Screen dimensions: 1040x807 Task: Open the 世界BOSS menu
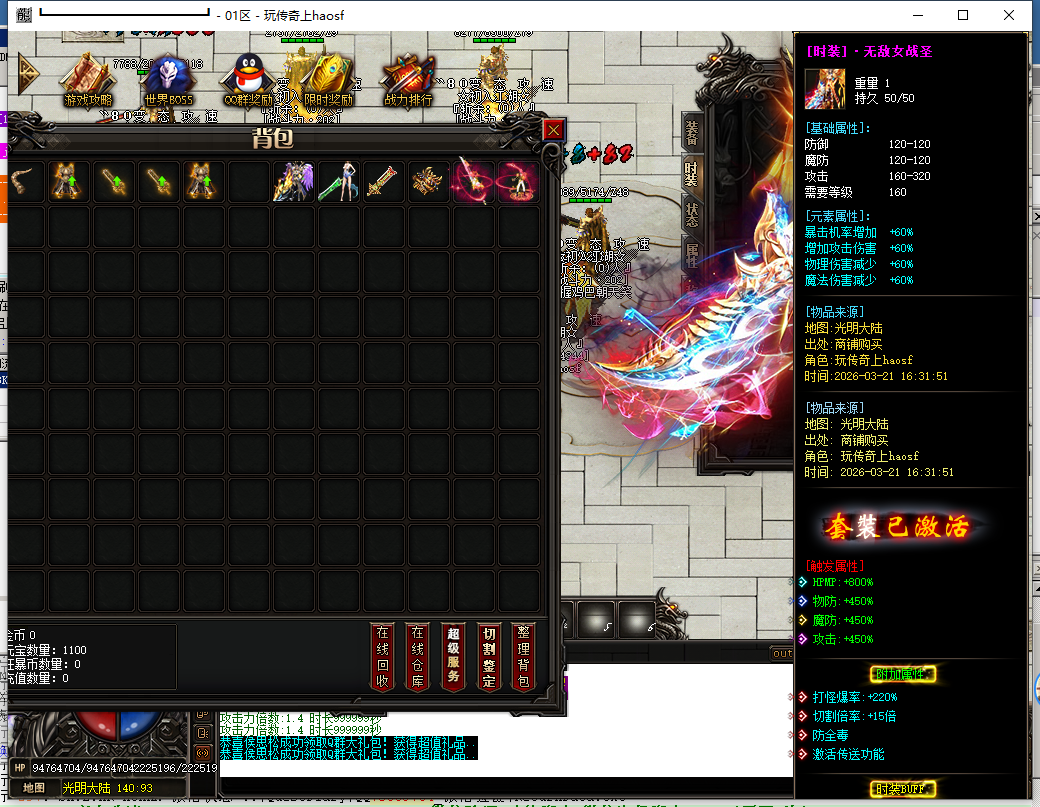(x=168, y=78)
